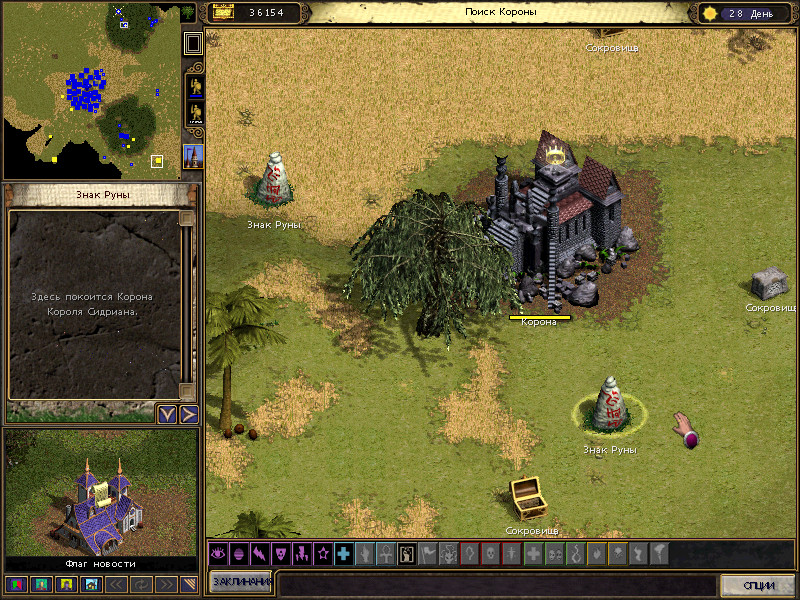Select the upper hero portrait beside the minimap

click(195, 86)
